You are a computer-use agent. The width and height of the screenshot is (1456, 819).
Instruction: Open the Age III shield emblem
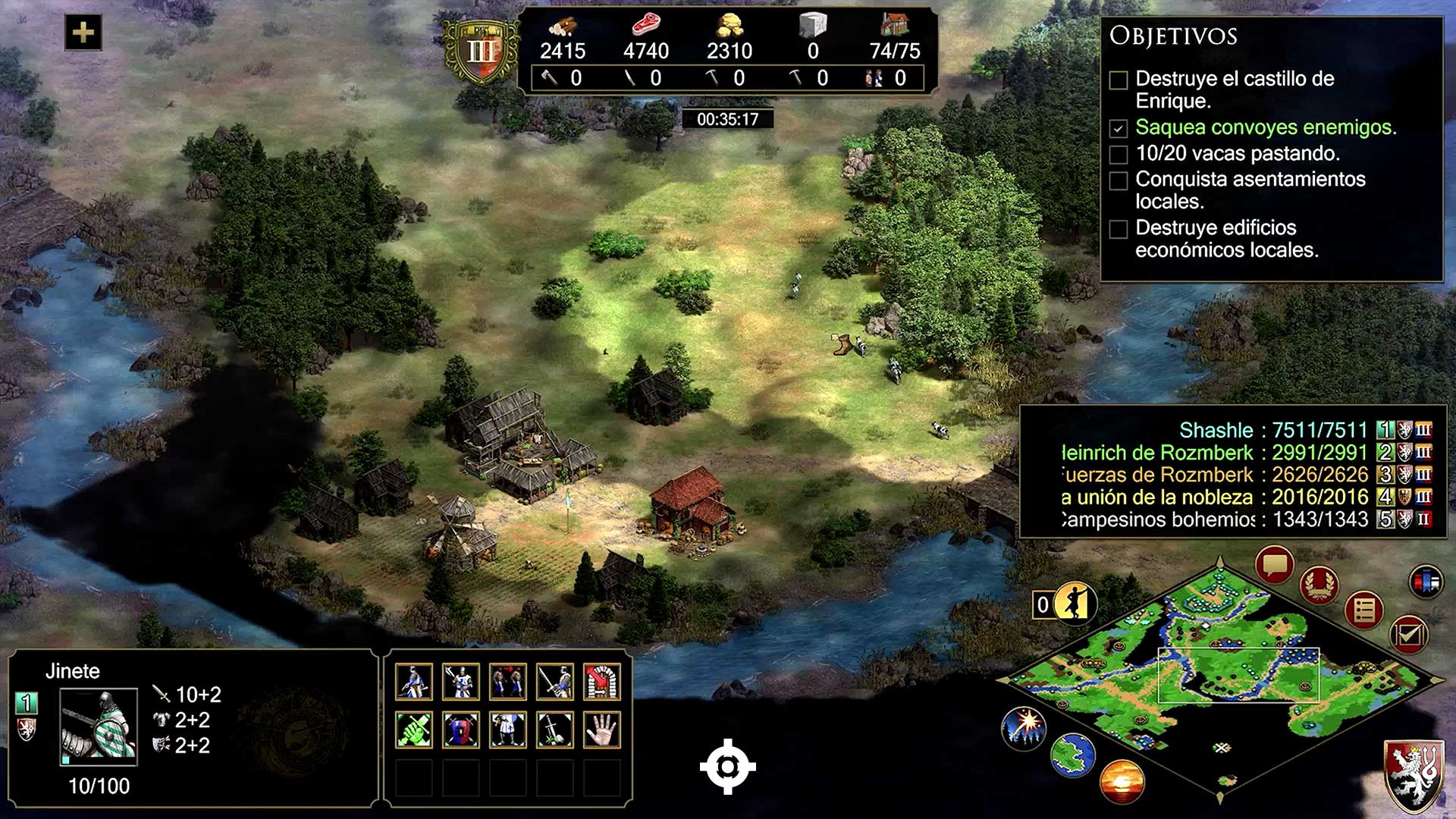(481, 52)
